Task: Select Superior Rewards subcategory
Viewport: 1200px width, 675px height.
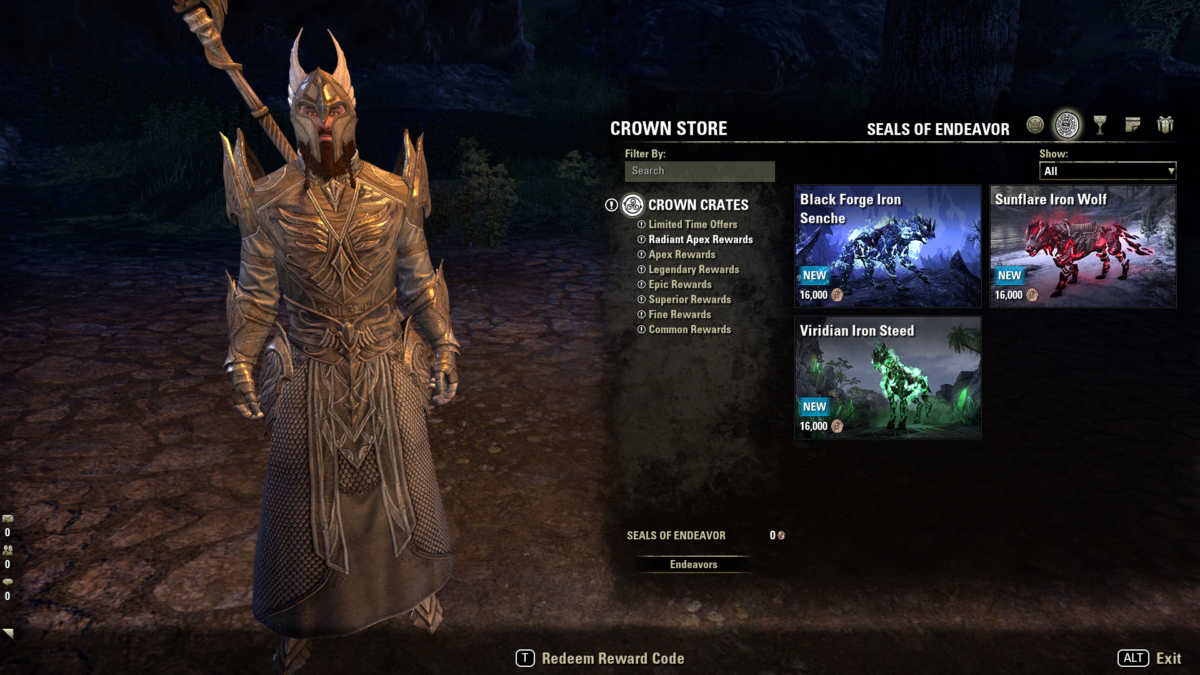Action: pos(689,300)
